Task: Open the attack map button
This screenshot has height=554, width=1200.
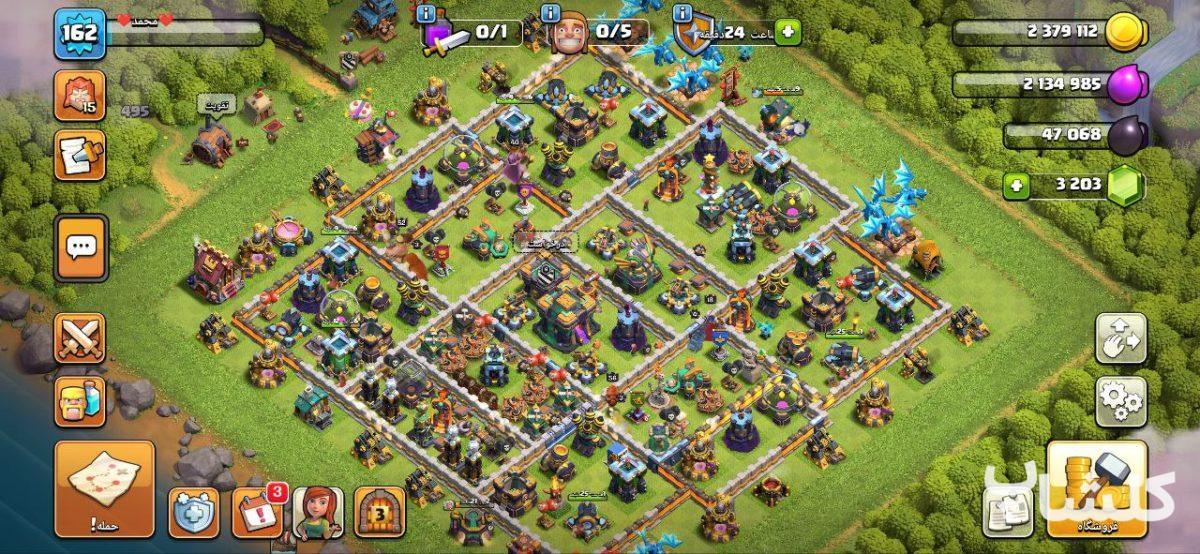Action: [x=104, y=489]
